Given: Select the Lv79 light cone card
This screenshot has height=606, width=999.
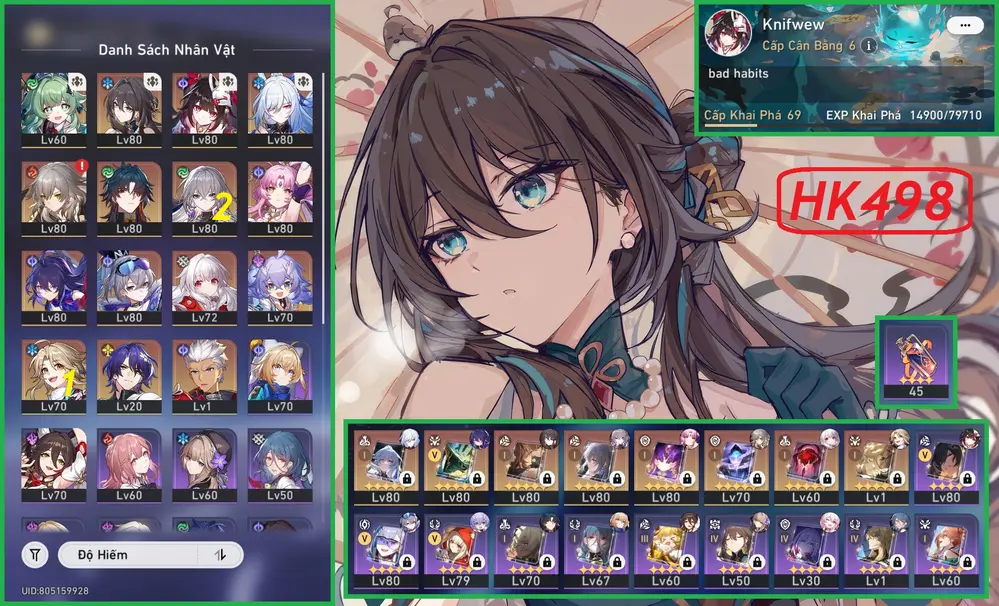Looking at the screenshot, I should 456,550.
